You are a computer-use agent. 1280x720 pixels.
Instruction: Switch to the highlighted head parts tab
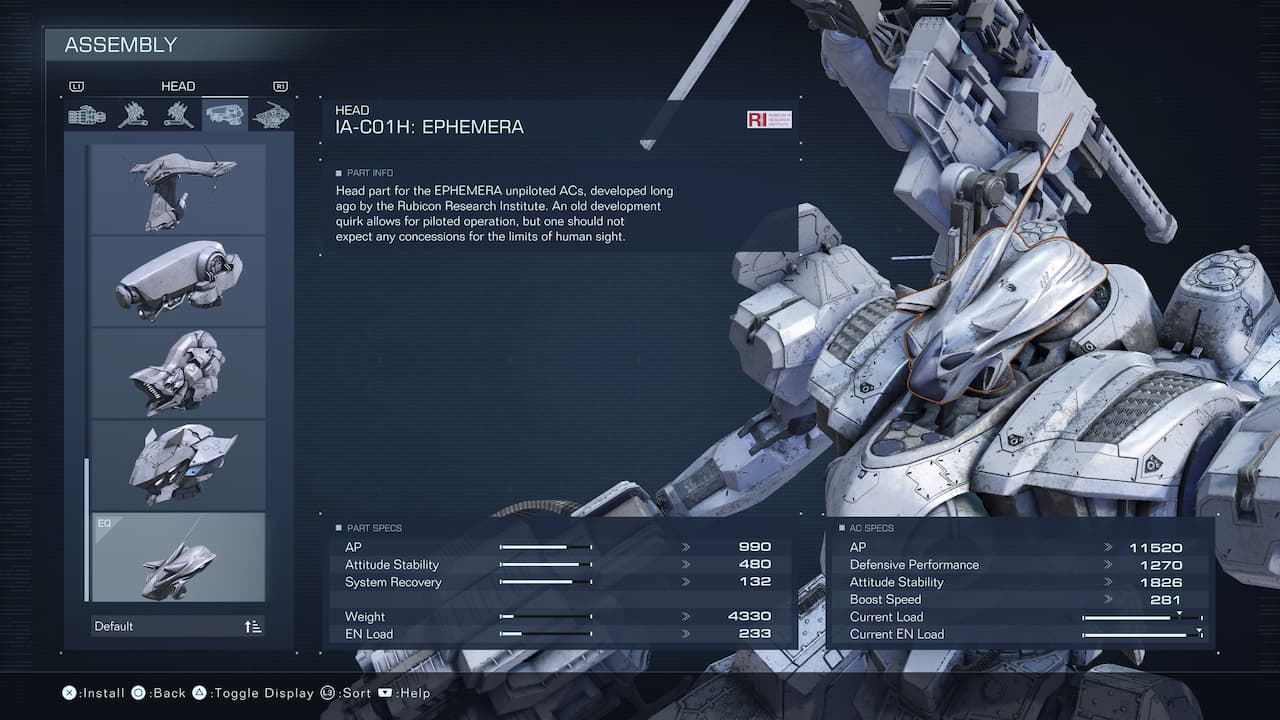(224, 115)
